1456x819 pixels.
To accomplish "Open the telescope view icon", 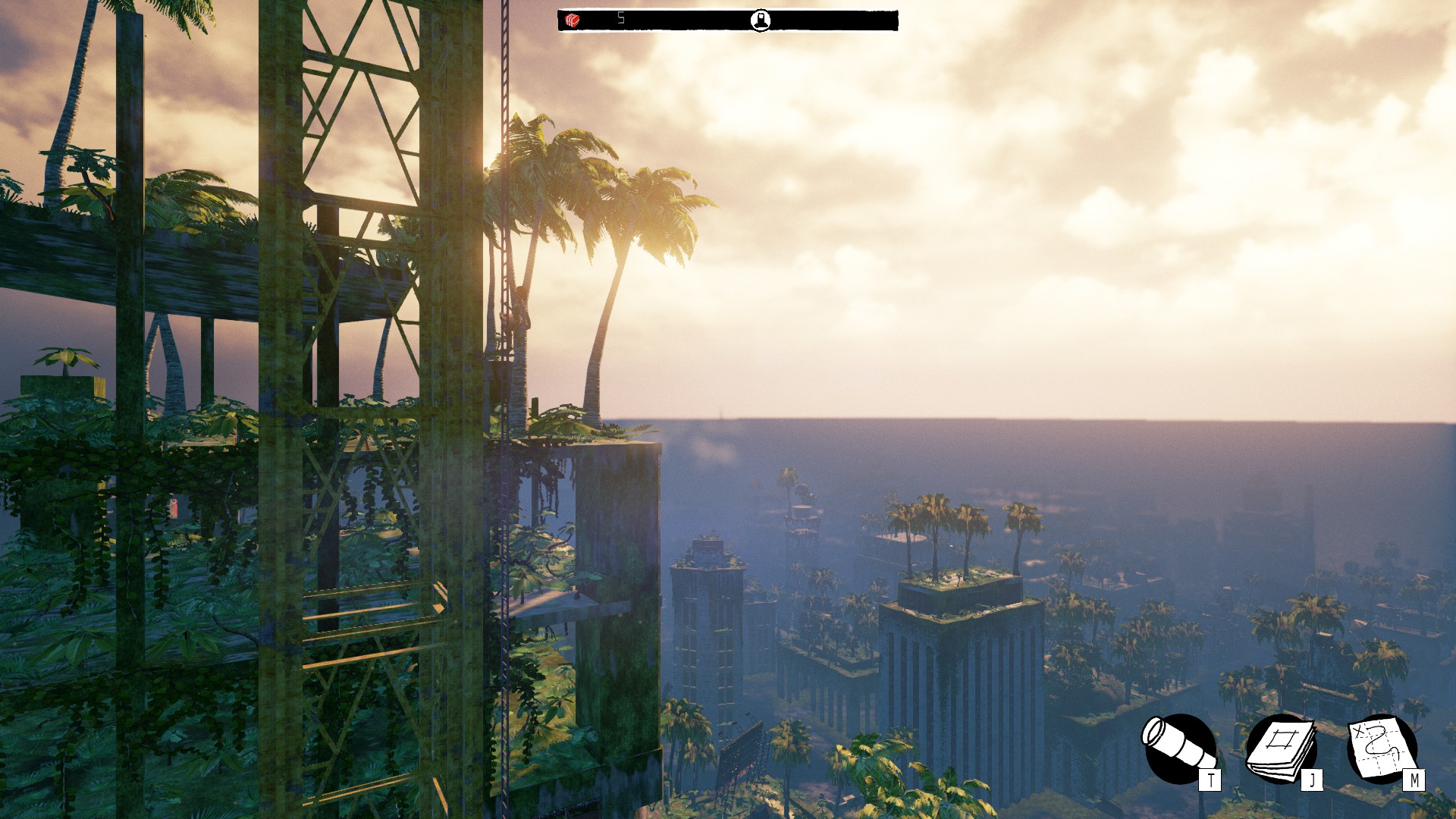I will pos(1178,748).
